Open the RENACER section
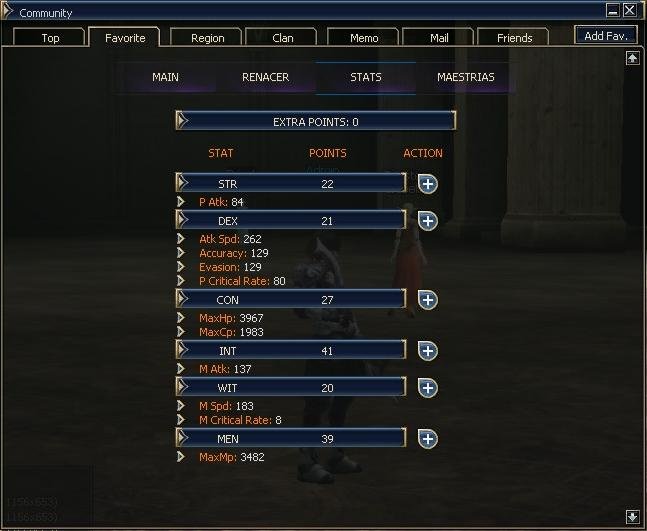Viewport: 647px width, 531px height. click(x=266, y=77)
